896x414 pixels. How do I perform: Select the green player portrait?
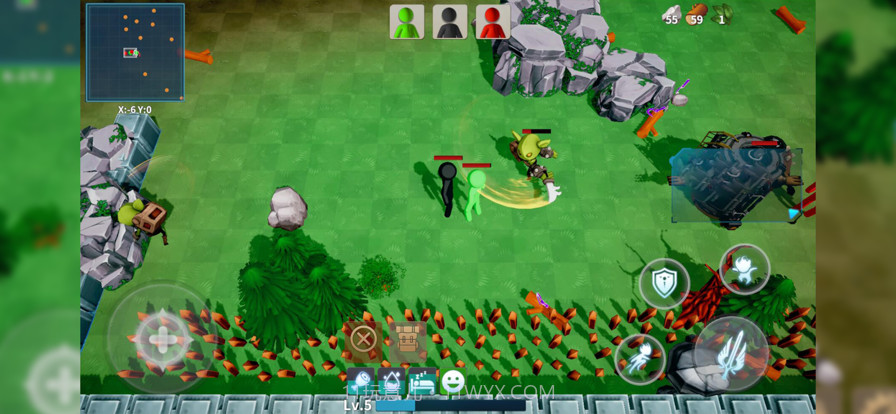tap(407, 21)
